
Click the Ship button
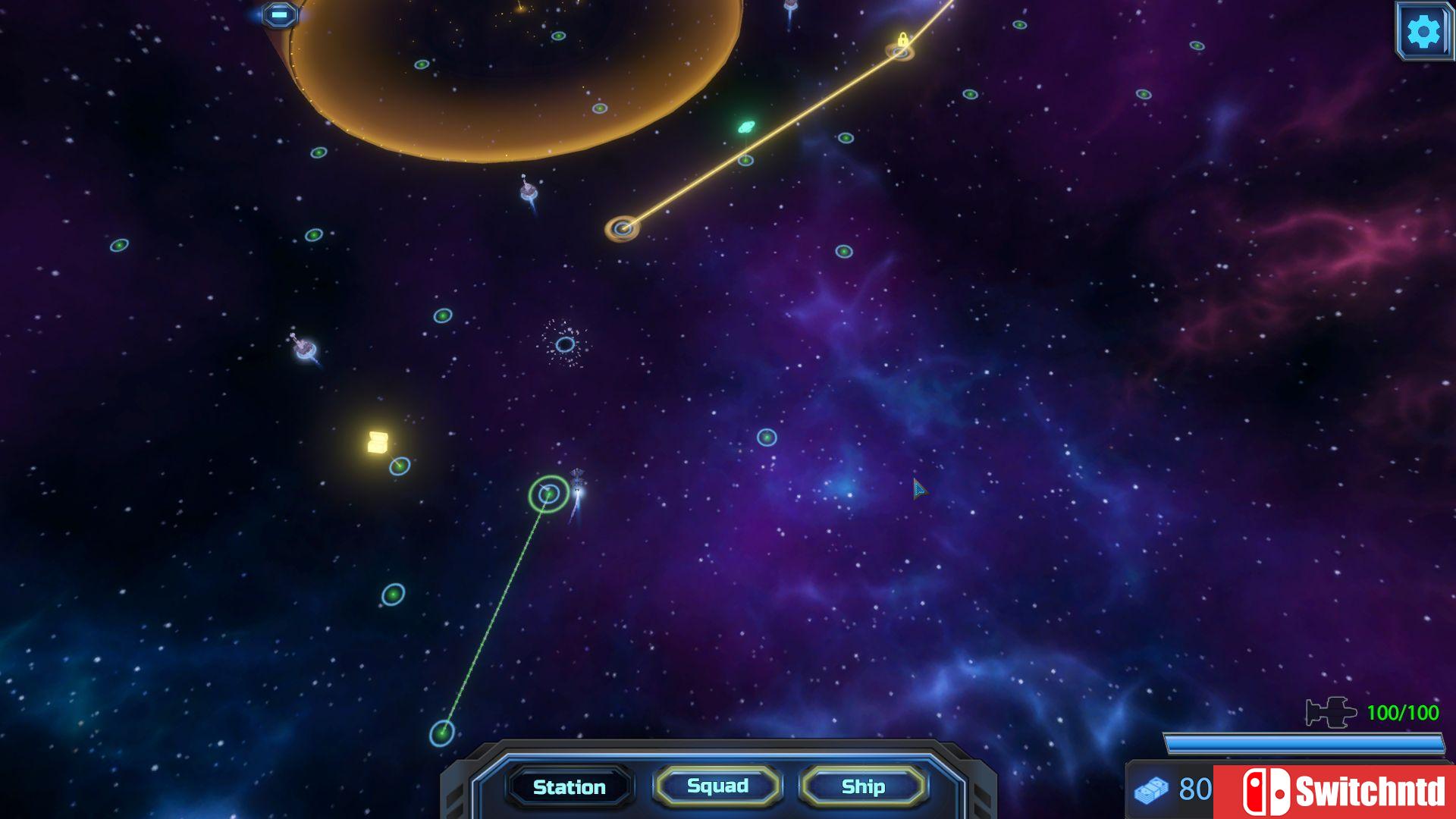point(864,787)
